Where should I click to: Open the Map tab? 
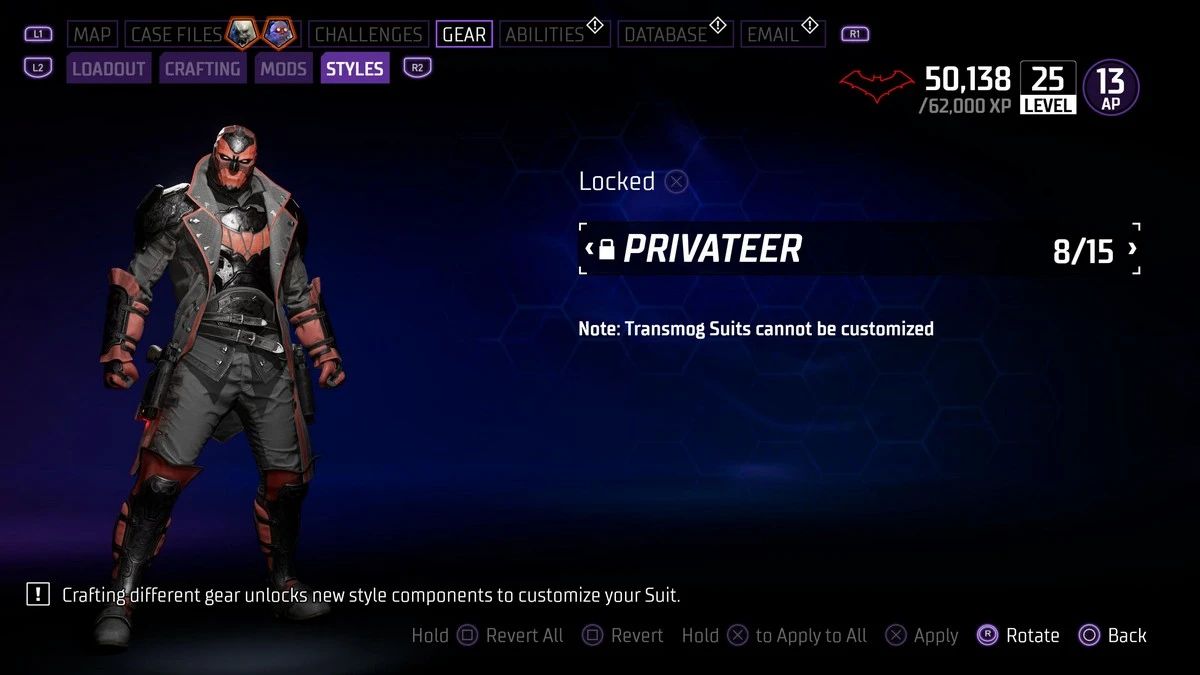point(92,35)
